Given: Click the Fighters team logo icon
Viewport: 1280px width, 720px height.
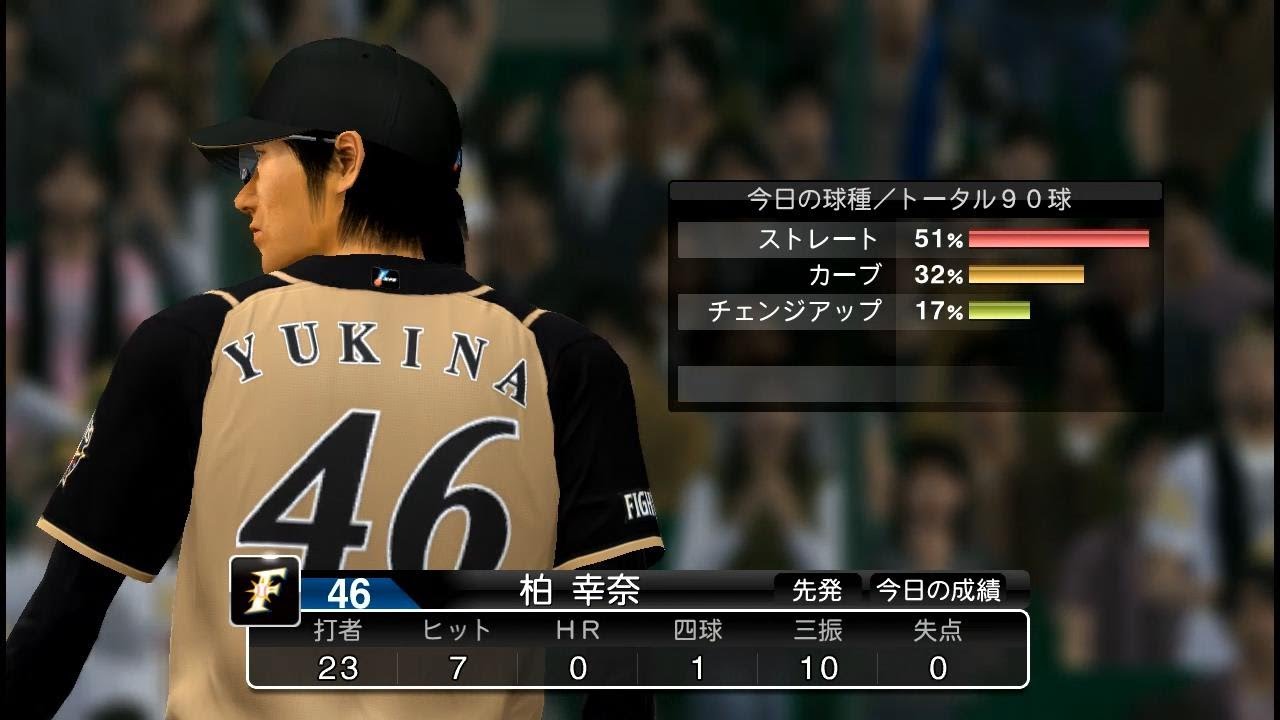Looking at the screenshot, I should click(x=264, y=590).
